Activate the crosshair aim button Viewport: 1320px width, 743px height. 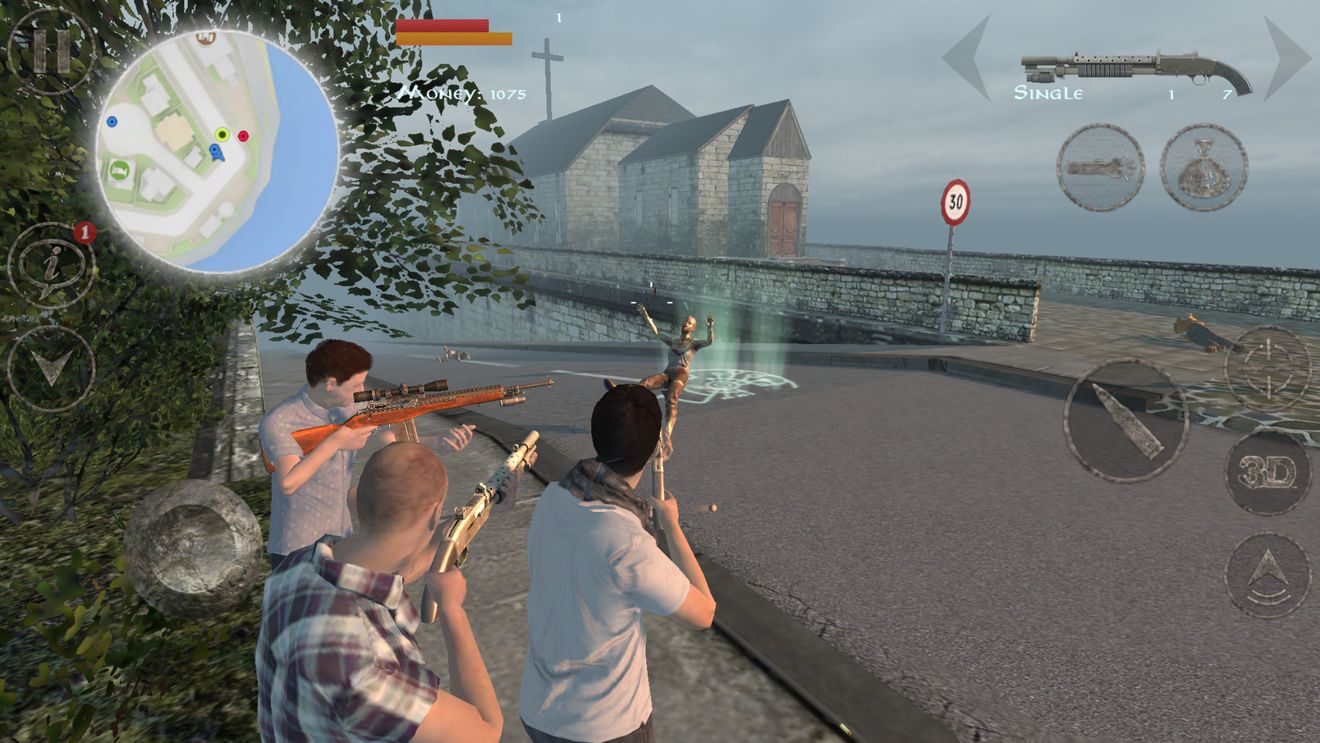pyautogui.click(x=1267, y=368)
